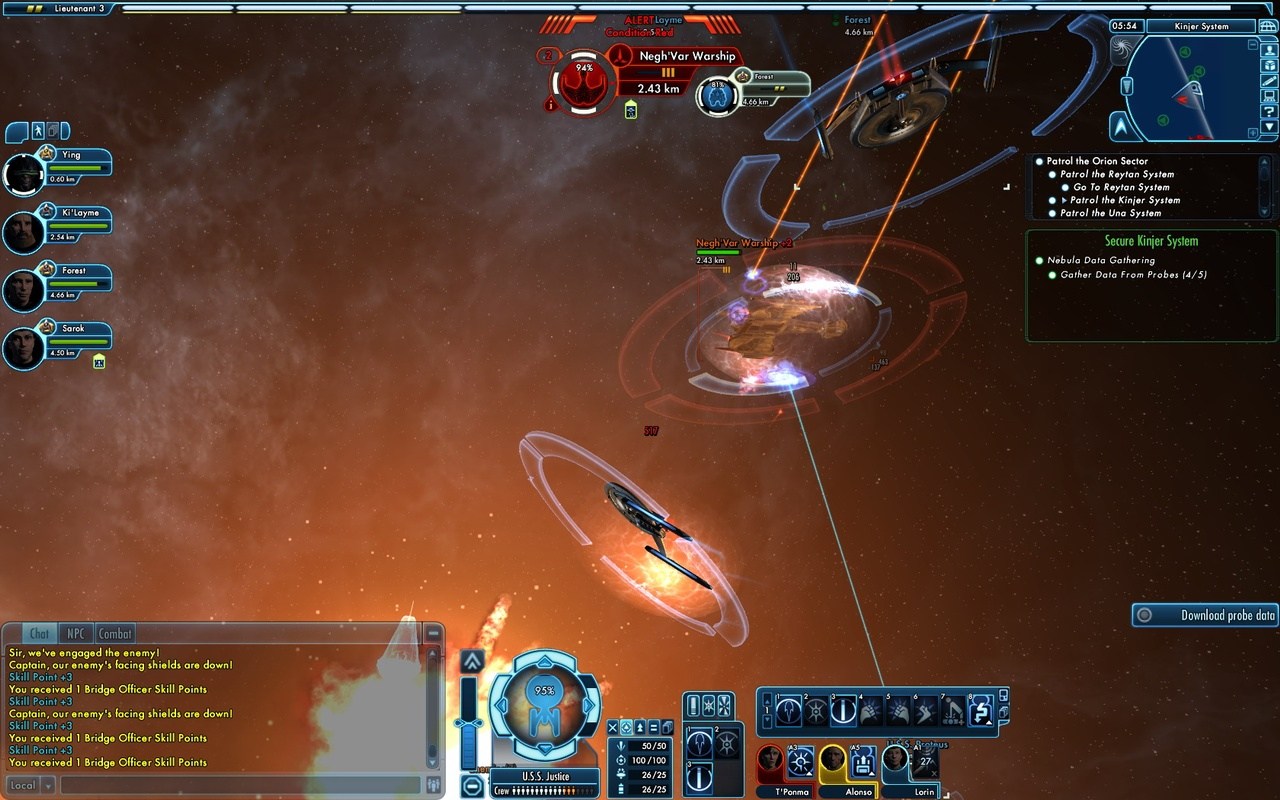Activate bridge officer Alonso's ability icon
This screenshot has height=800, width=1280.
click(863, 762)
